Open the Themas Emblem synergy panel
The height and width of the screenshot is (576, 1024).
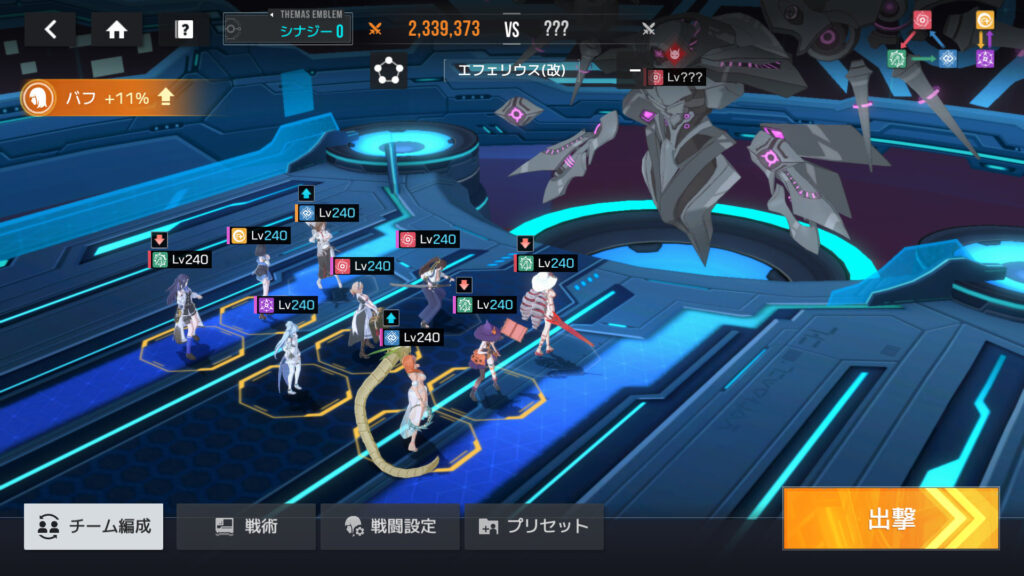coord(288,29)
